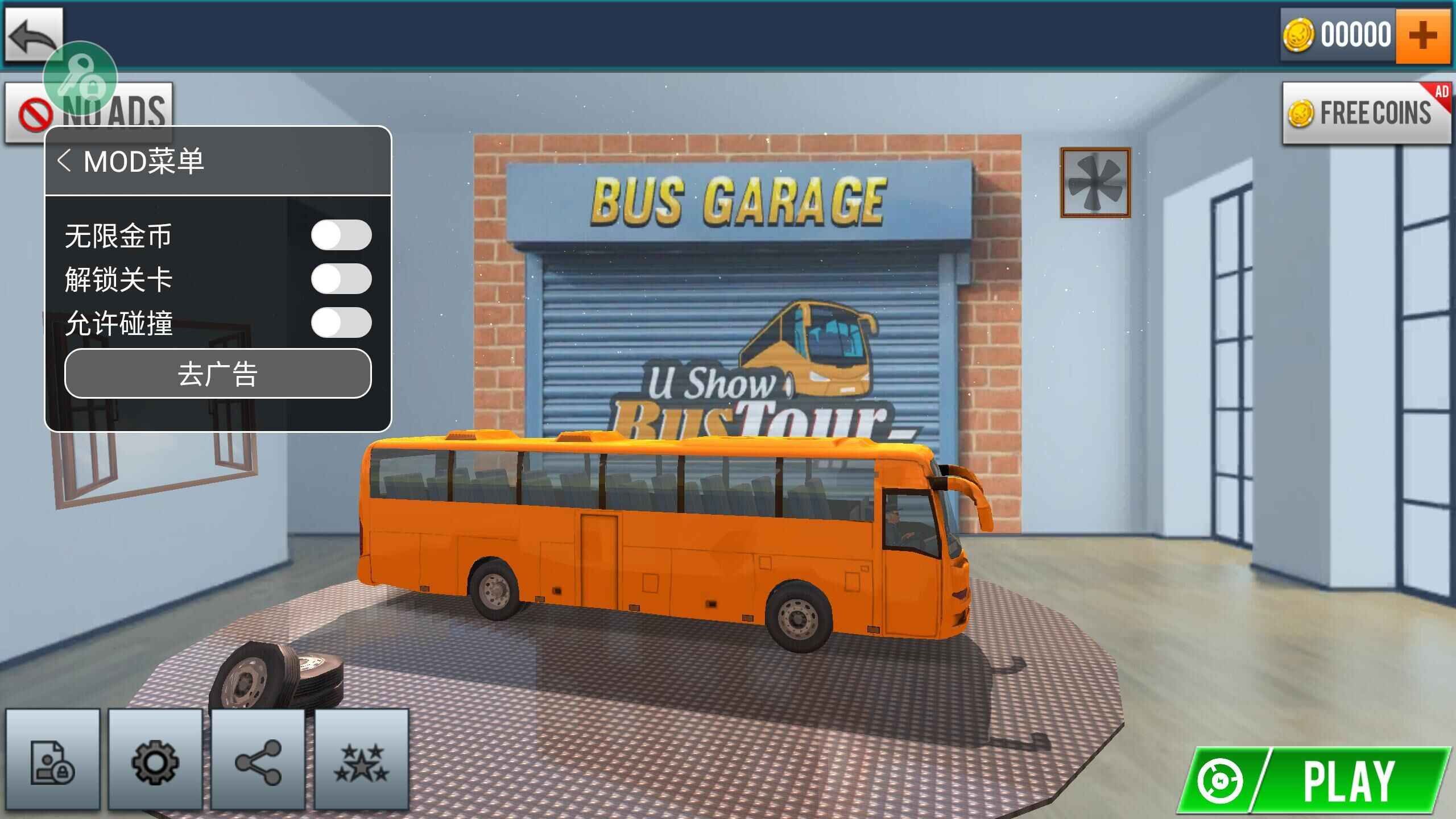Image resolution: width=1456 pixels, height=819 pixels.
Task: Claim FREE COINS by watching an ad
Action: (1366, 113)
